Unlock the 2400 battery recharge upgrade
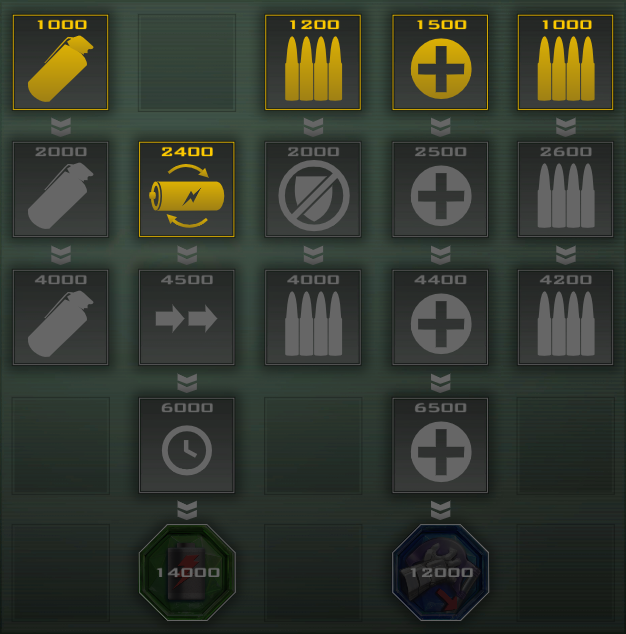 (187, 189)
